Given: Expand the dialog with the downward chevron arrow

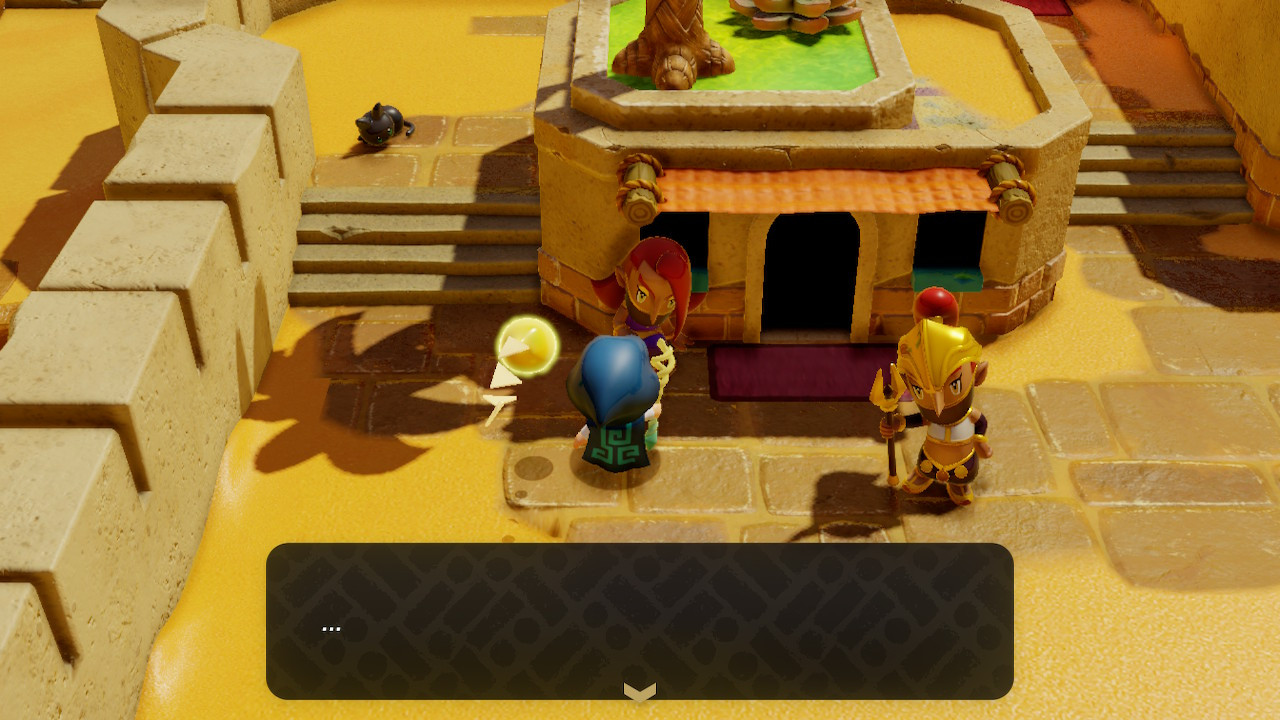Looking at the screenshot, I should [640, 690].
